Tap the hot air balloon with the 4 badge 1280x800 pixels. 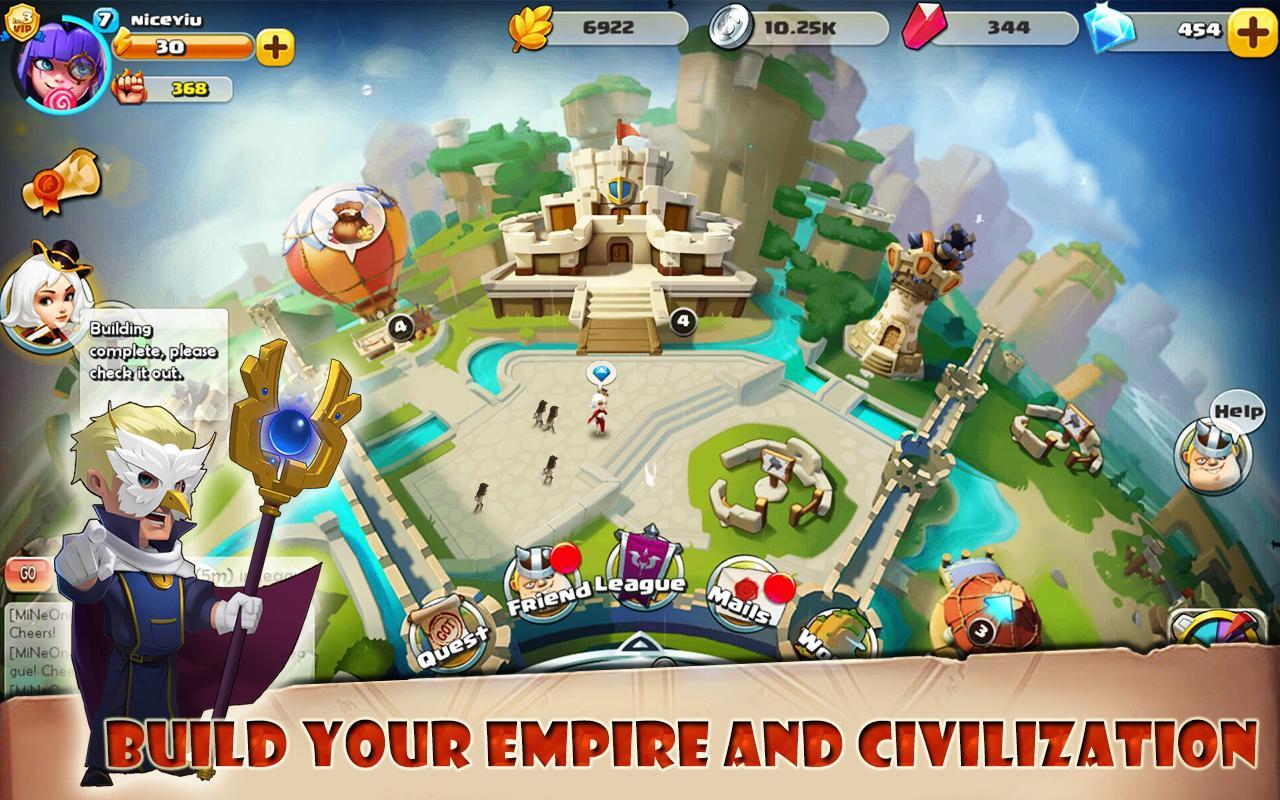pos(345,250)
